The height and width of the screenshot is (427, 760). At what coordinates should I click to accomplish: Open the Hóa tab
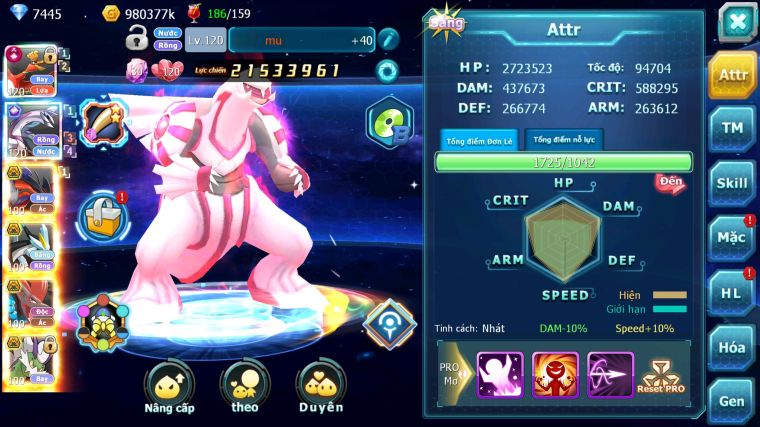(732, 347)
